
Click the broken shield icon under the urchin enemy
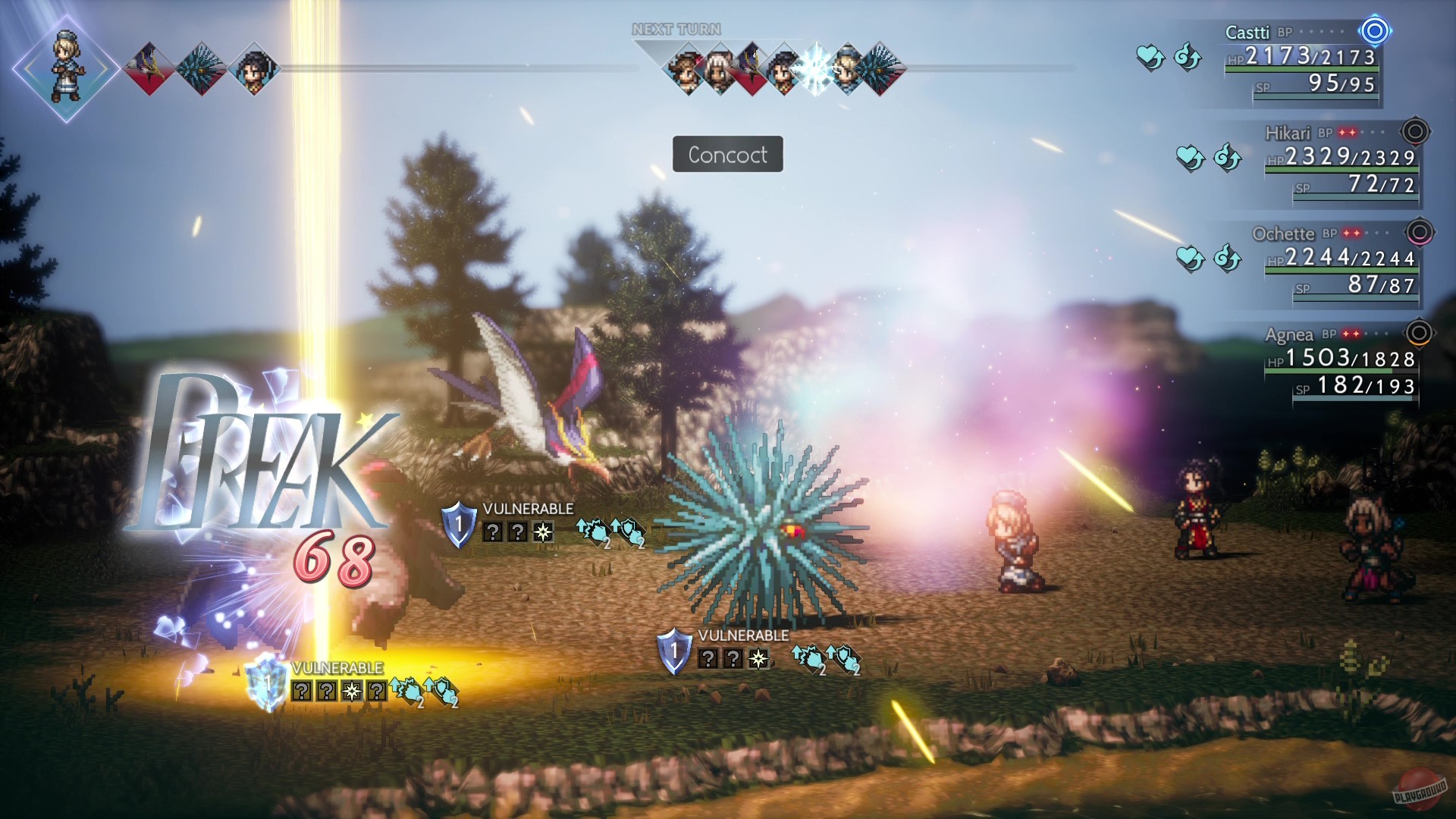(x=674, y=651)
